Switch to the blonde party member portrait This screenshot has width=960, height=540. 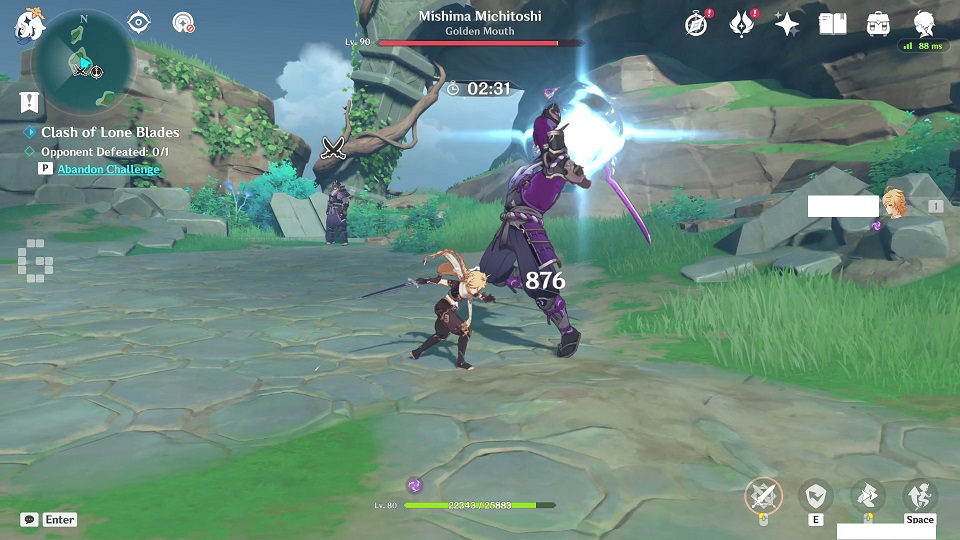pos(895,201)
